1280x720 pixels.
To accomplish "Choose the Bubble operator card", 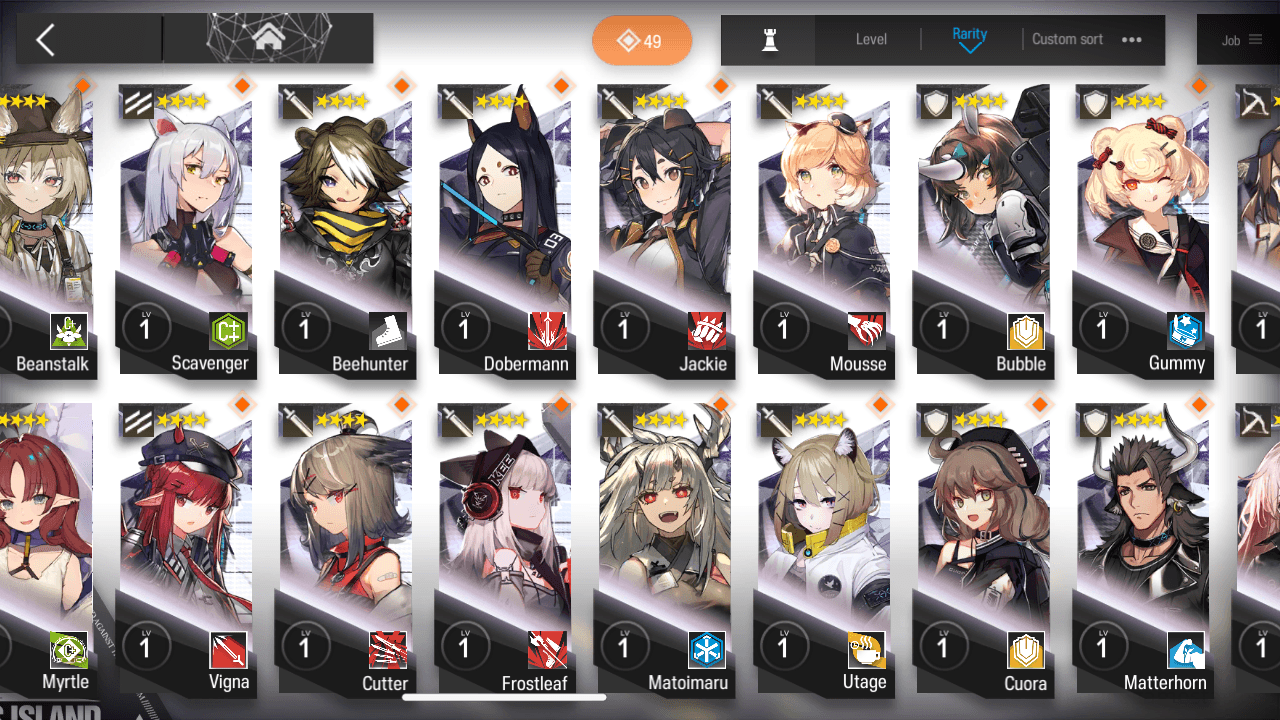I will (x=984, y=230).
